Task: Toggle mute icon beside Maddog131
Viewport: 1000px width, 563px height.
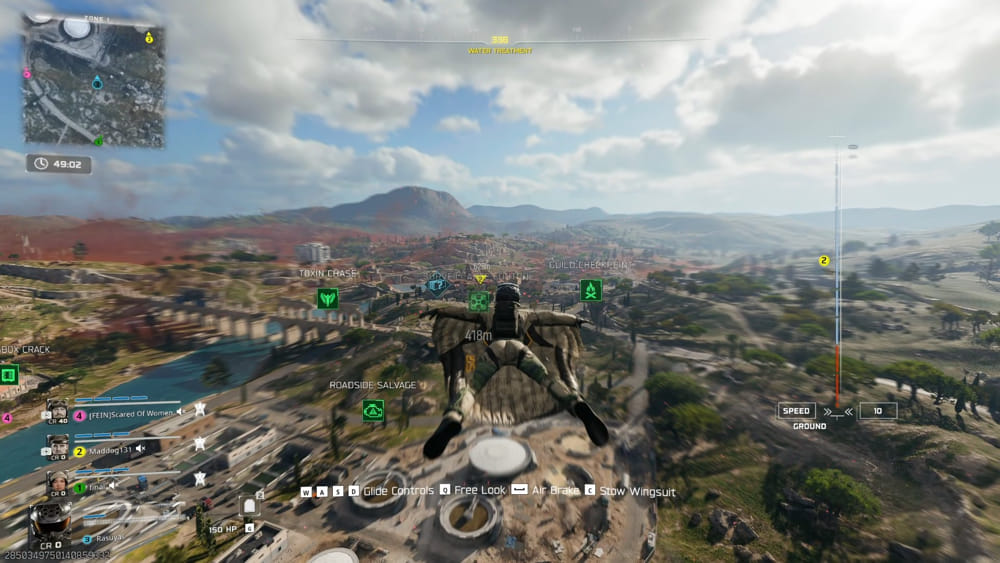Action: [x=142, y=450]
